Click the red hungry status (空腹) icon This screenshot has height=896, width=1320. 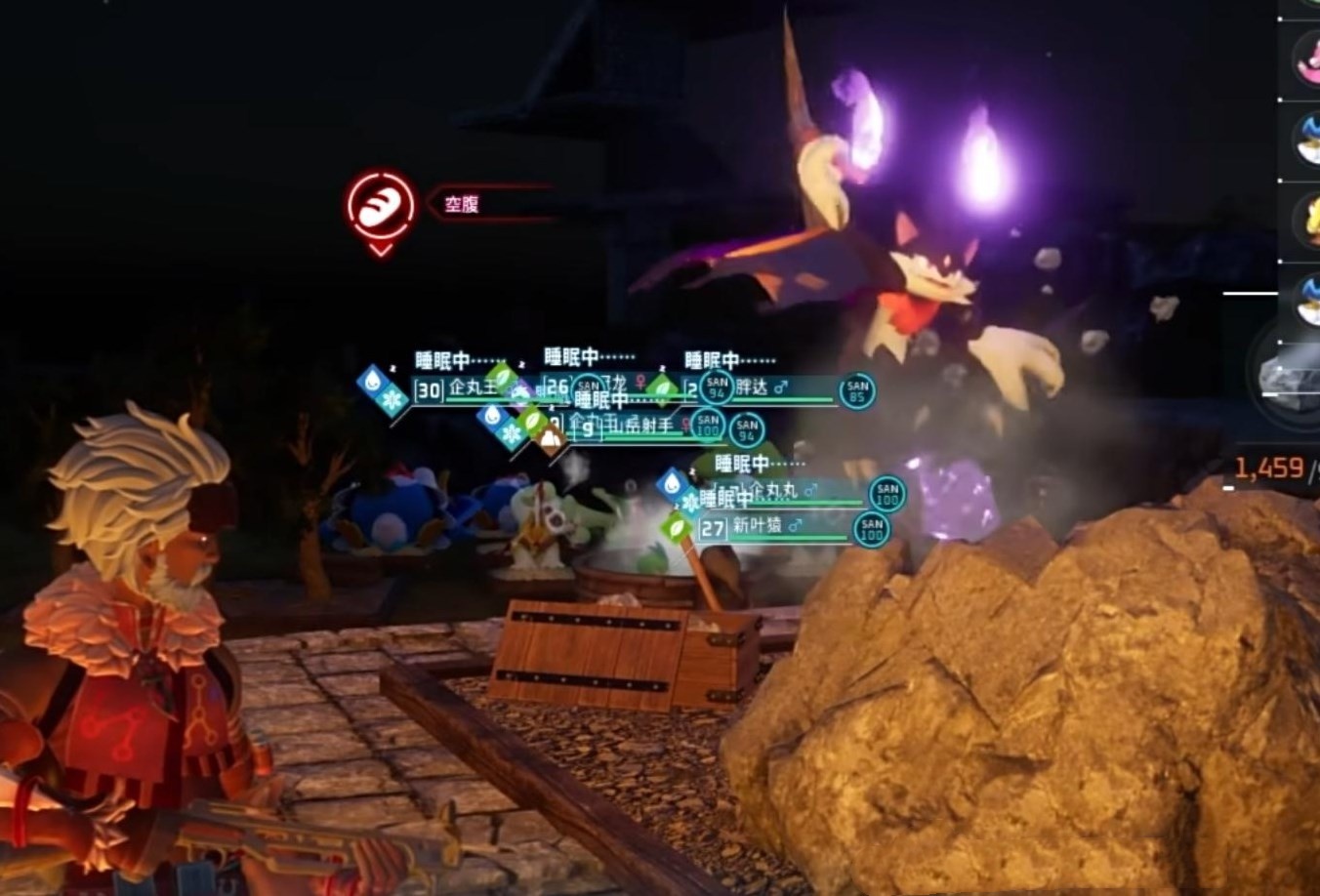pyautogui.click(x=381, y=205)
